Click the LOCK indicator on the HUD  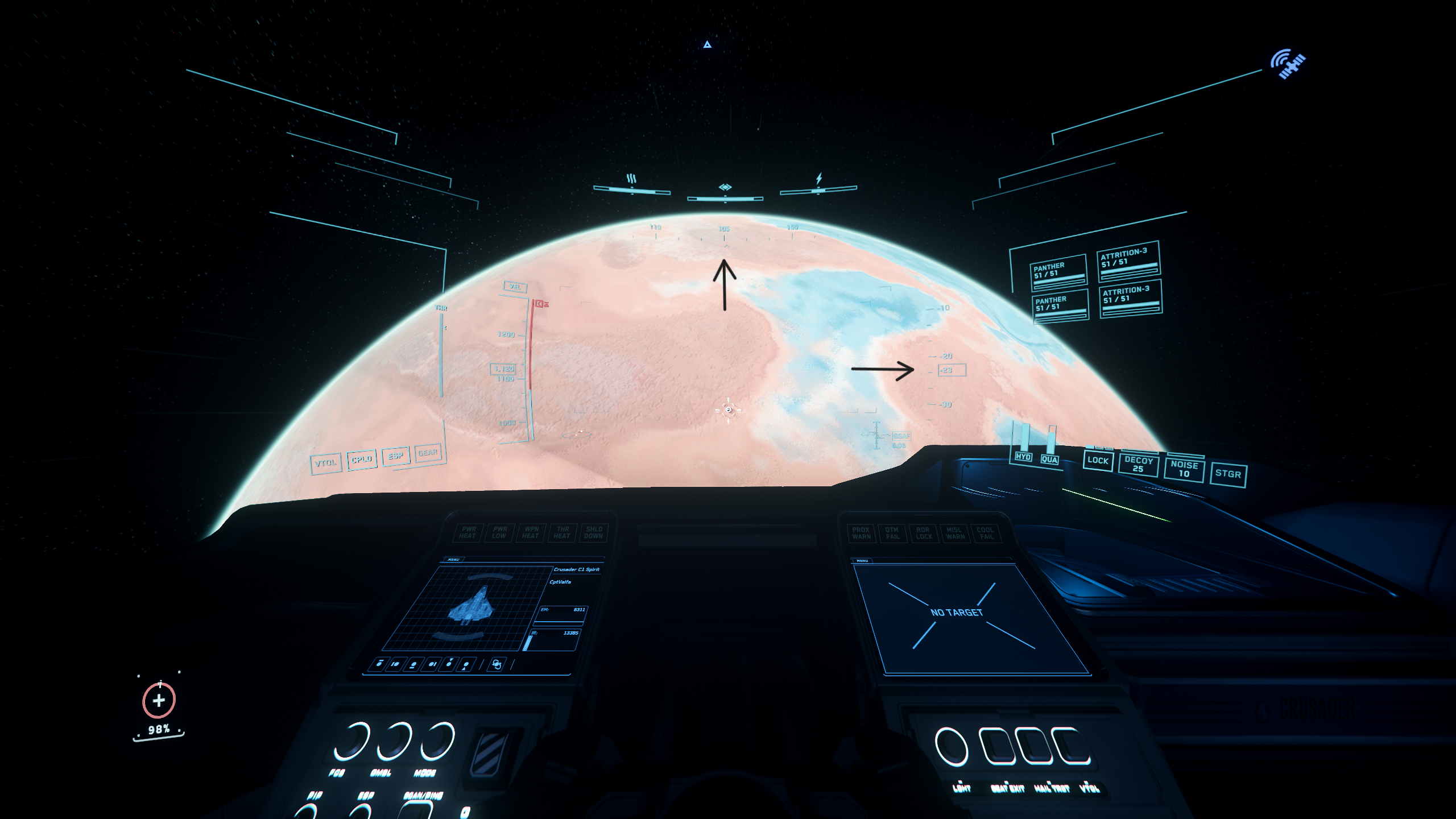click(x=1098, y=461)
